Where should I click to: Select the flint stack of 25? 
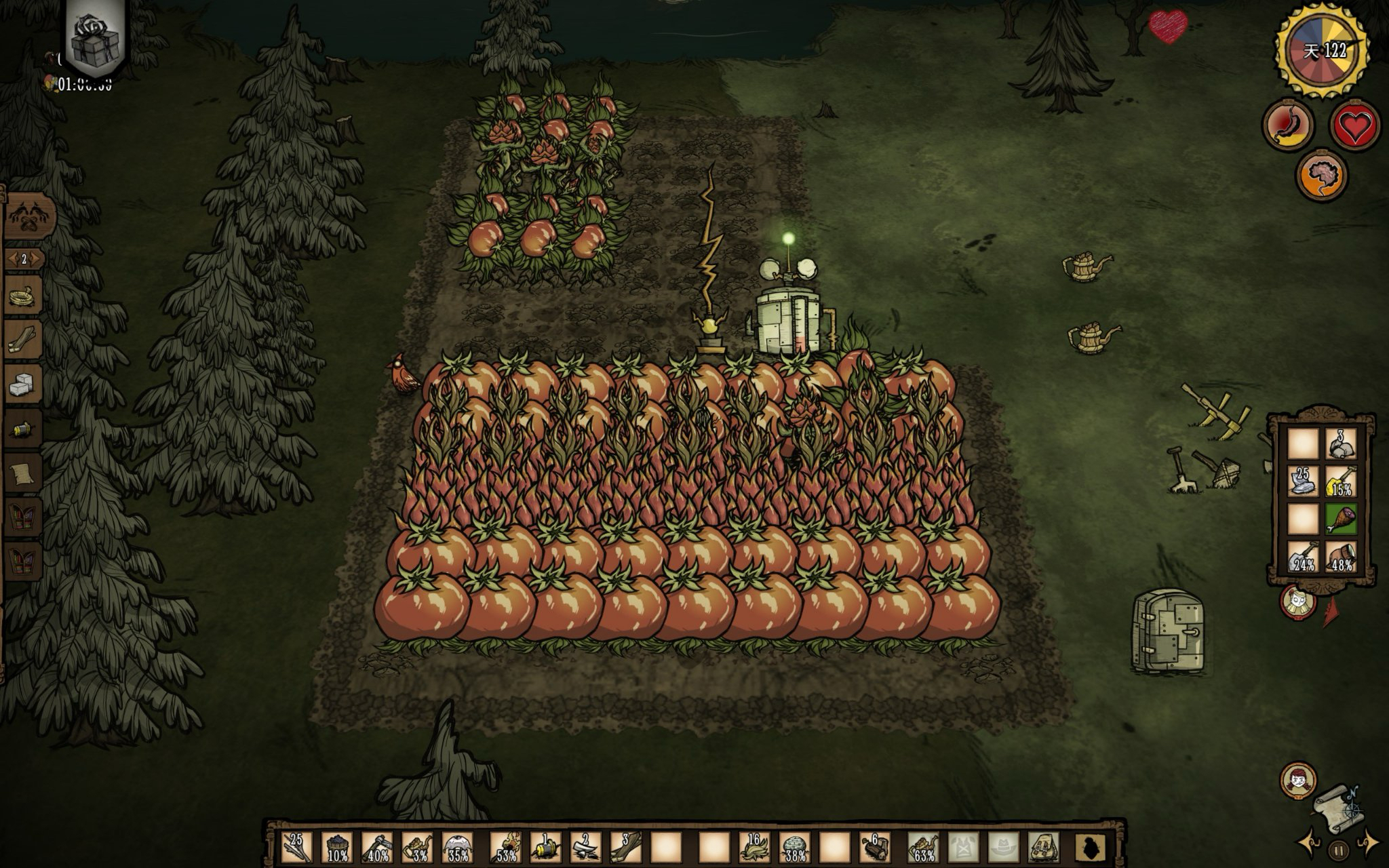1302,482
